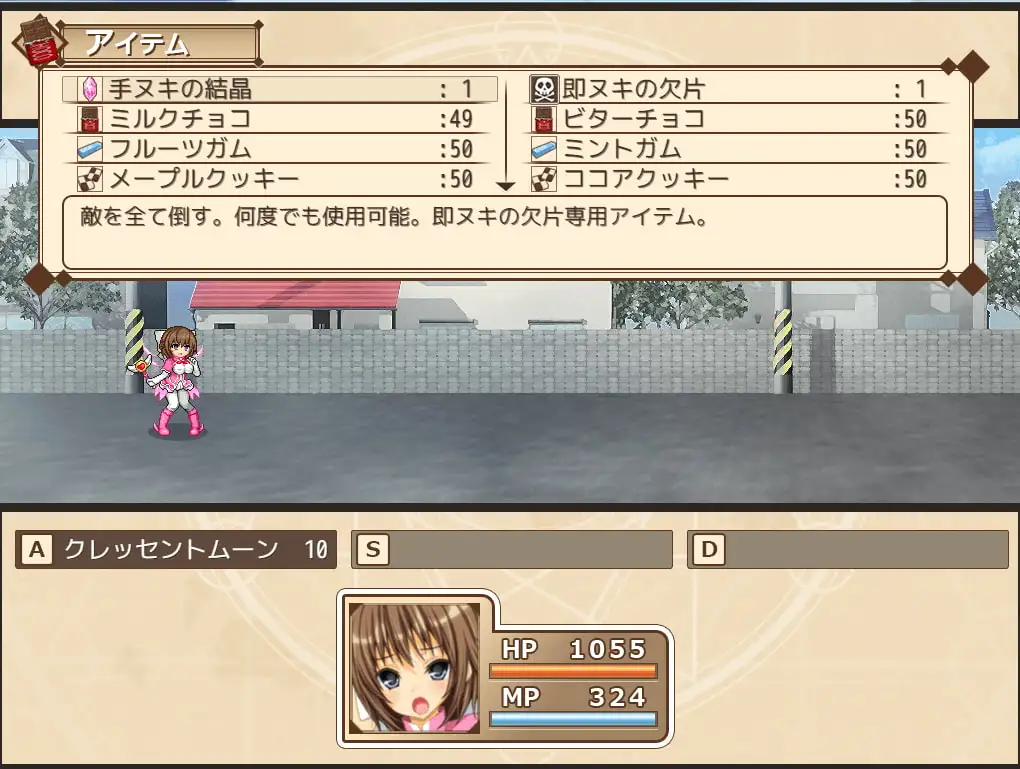1020x769 pixels.
Task: Click the down arrow to show more items
Action: coord(506,185)
